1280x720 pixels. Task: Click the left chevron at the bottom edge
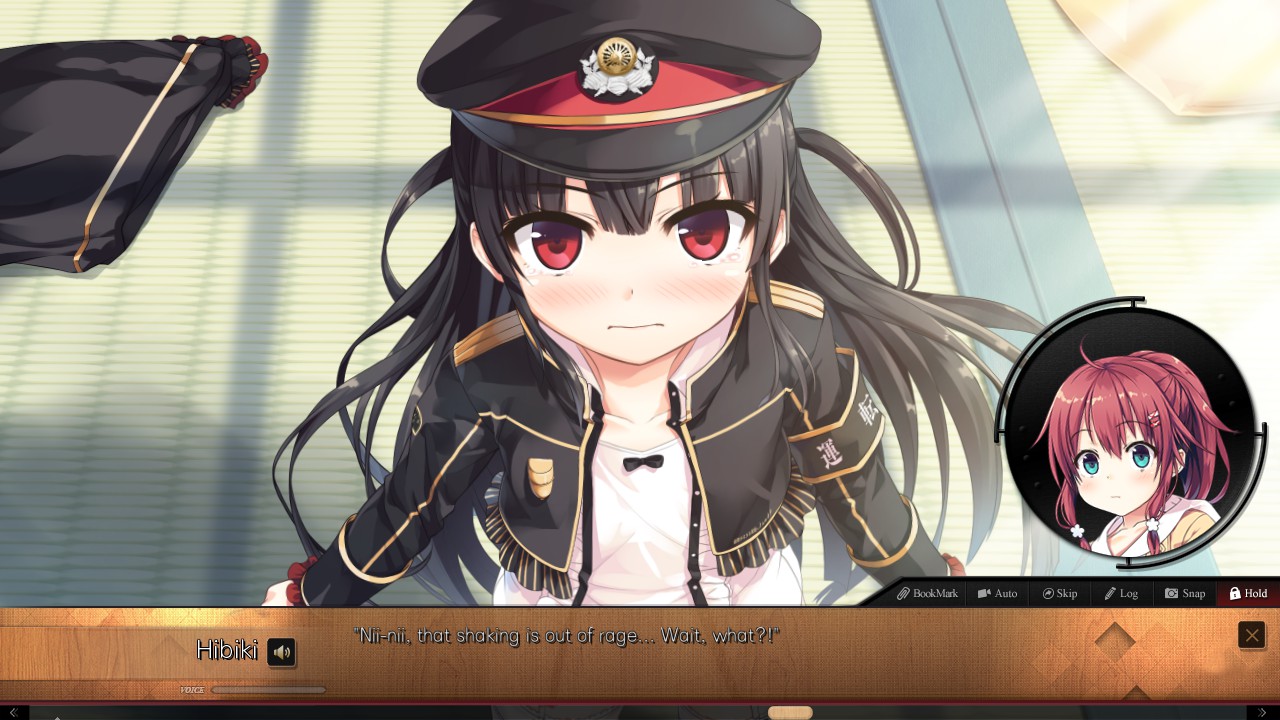pyautogui.click(x=14, y=712)
